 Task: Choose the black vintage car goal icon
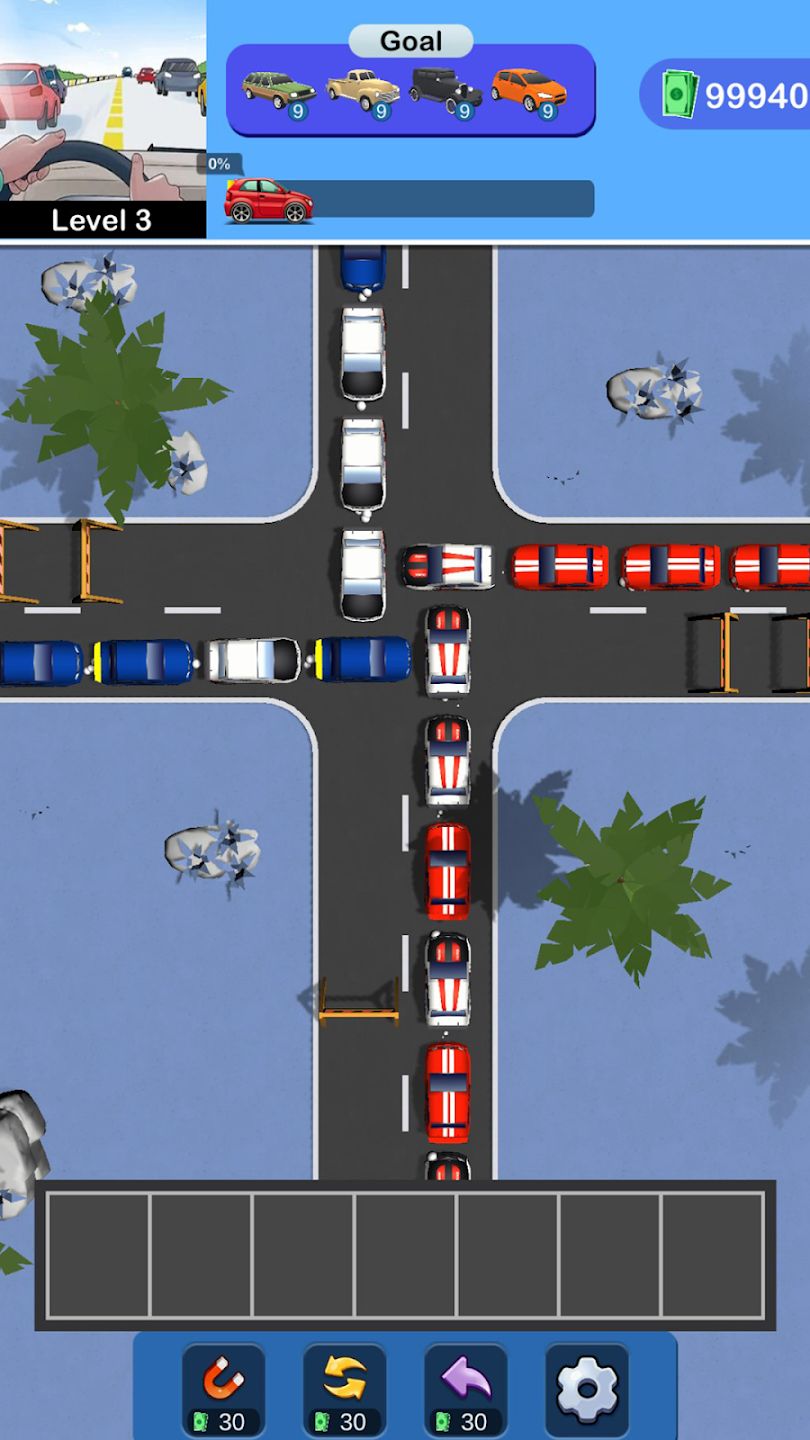446,92
